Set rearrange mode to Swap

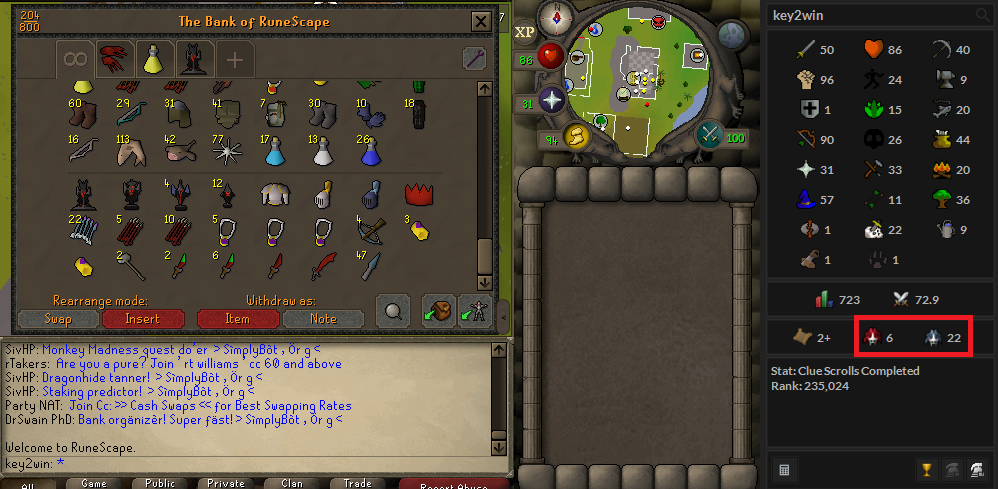coord(58,319)
